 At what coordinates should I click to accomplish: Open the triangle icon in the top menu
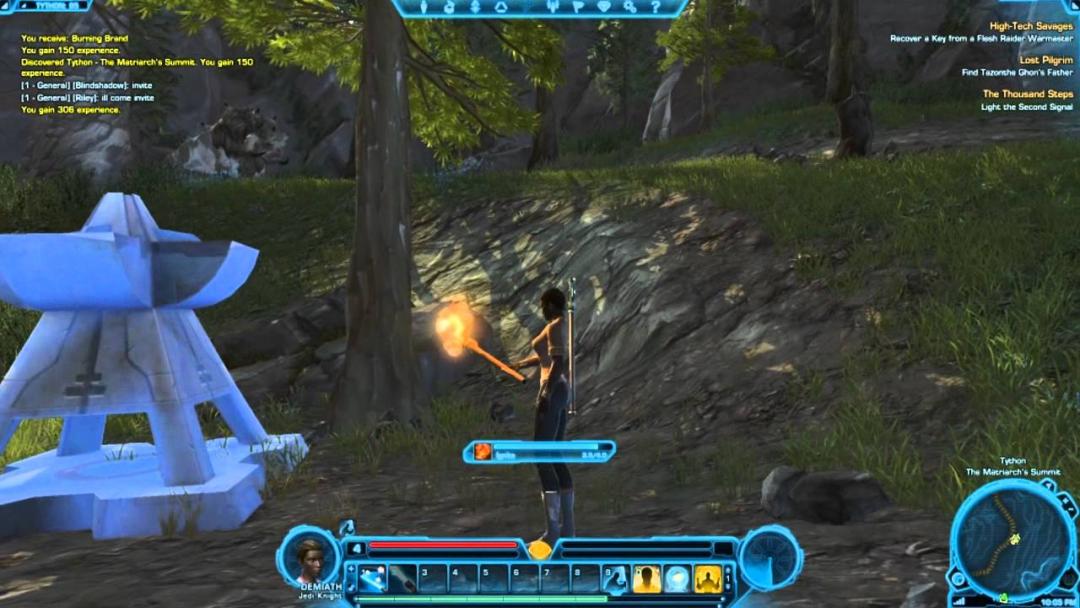501,7
